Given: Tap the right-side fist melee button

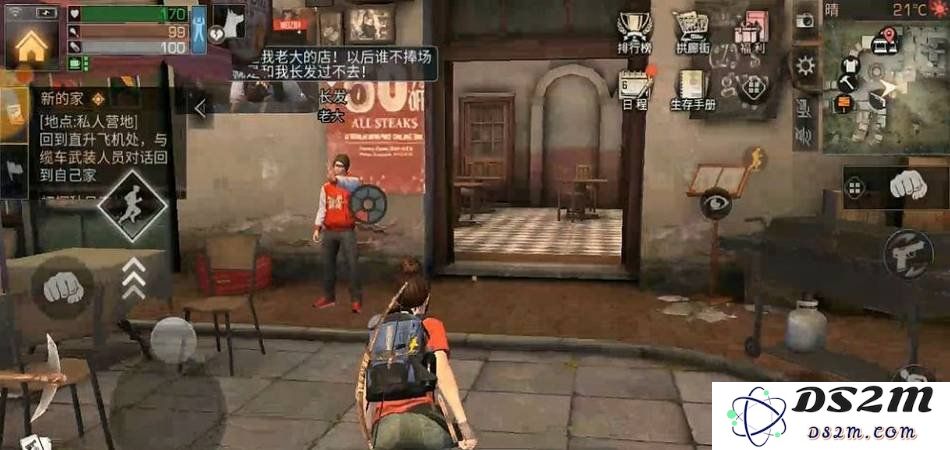Looking at the screenshot, I should click(907, 186).
